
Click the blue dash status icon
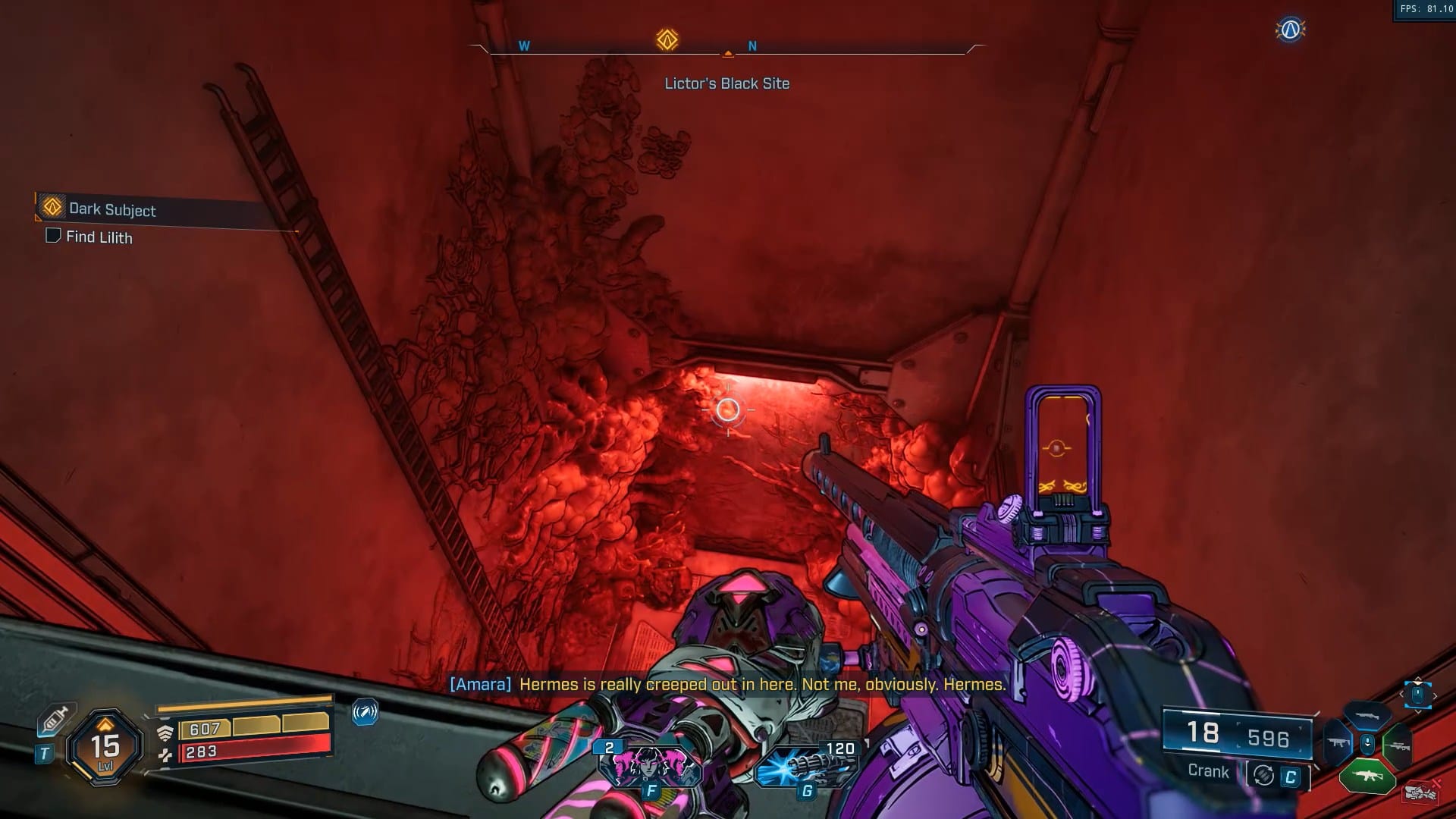365,712
